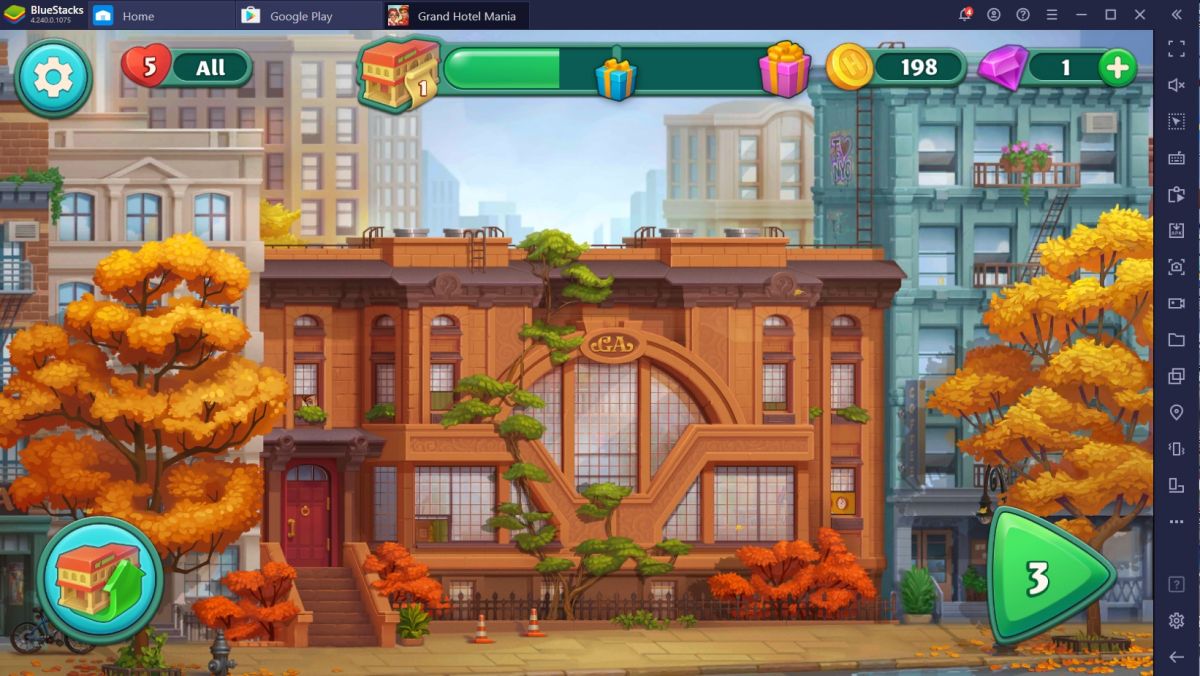This screenshot has width=1200, height=676.
Task: Claim the blue gift box reward
Action: coord(616,78)
